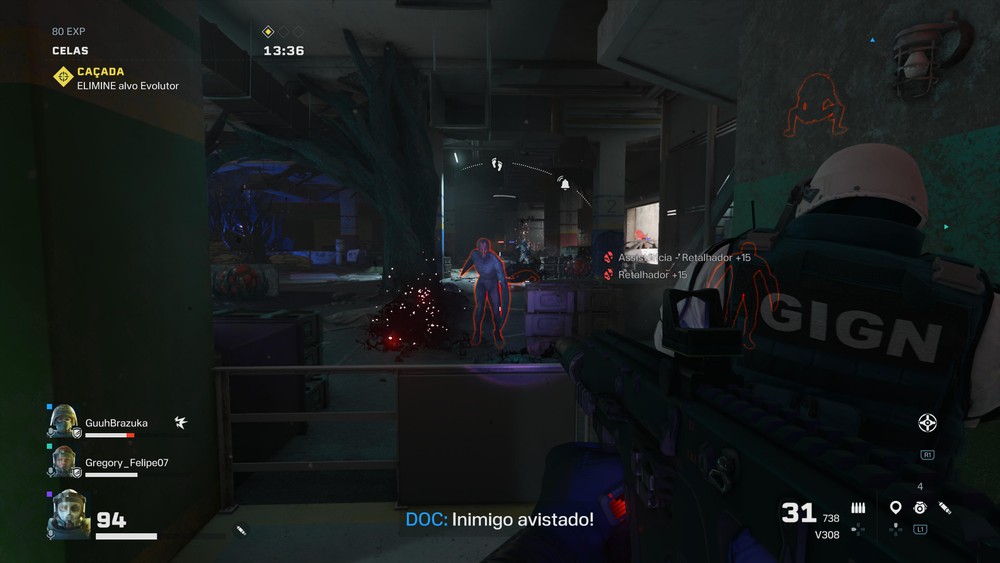
Task: Select the ping marker icon
Action: (895, 508)
